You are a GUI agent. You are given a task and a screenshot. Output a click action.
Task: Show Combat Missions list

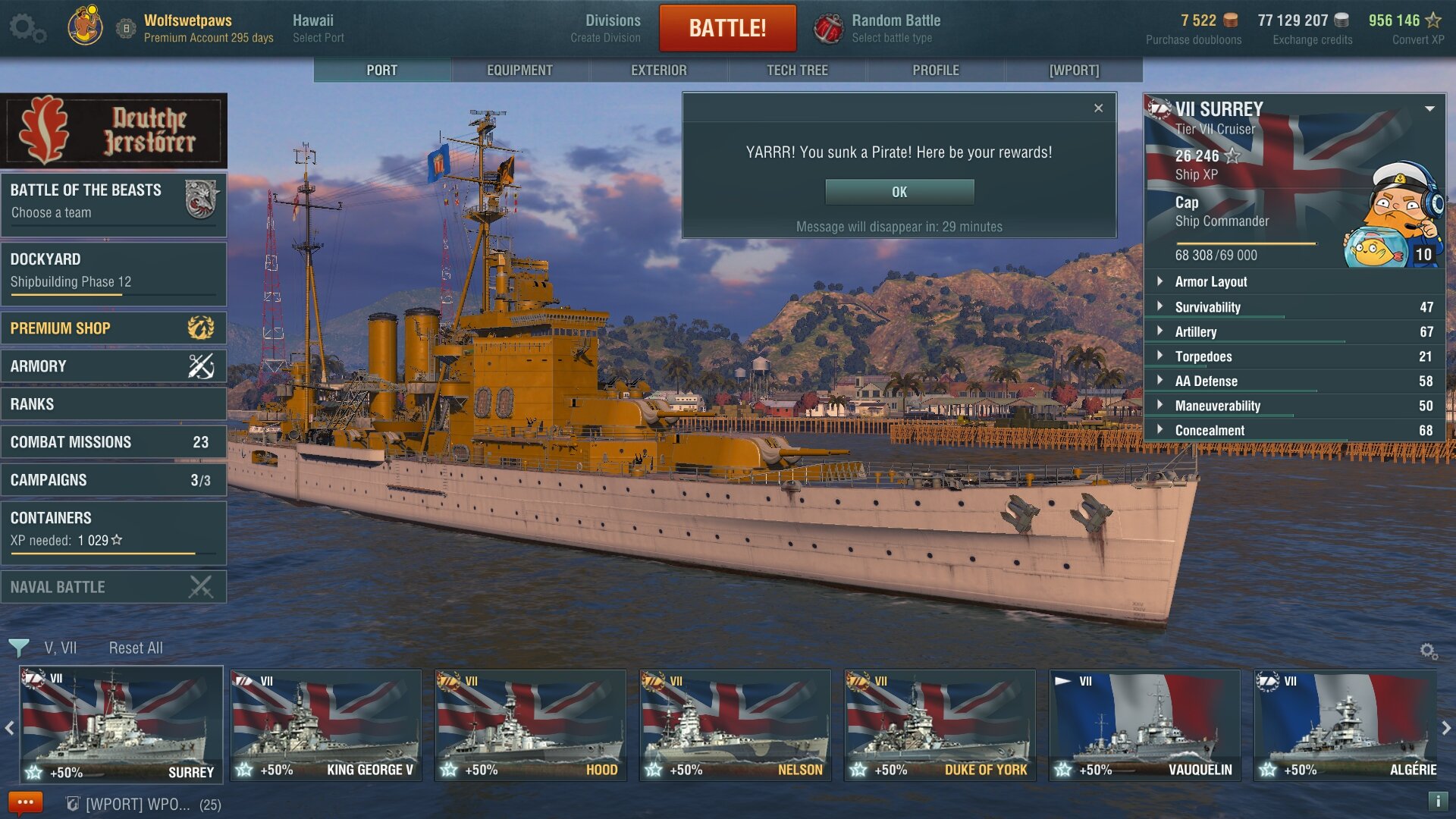tap(114, 442)
